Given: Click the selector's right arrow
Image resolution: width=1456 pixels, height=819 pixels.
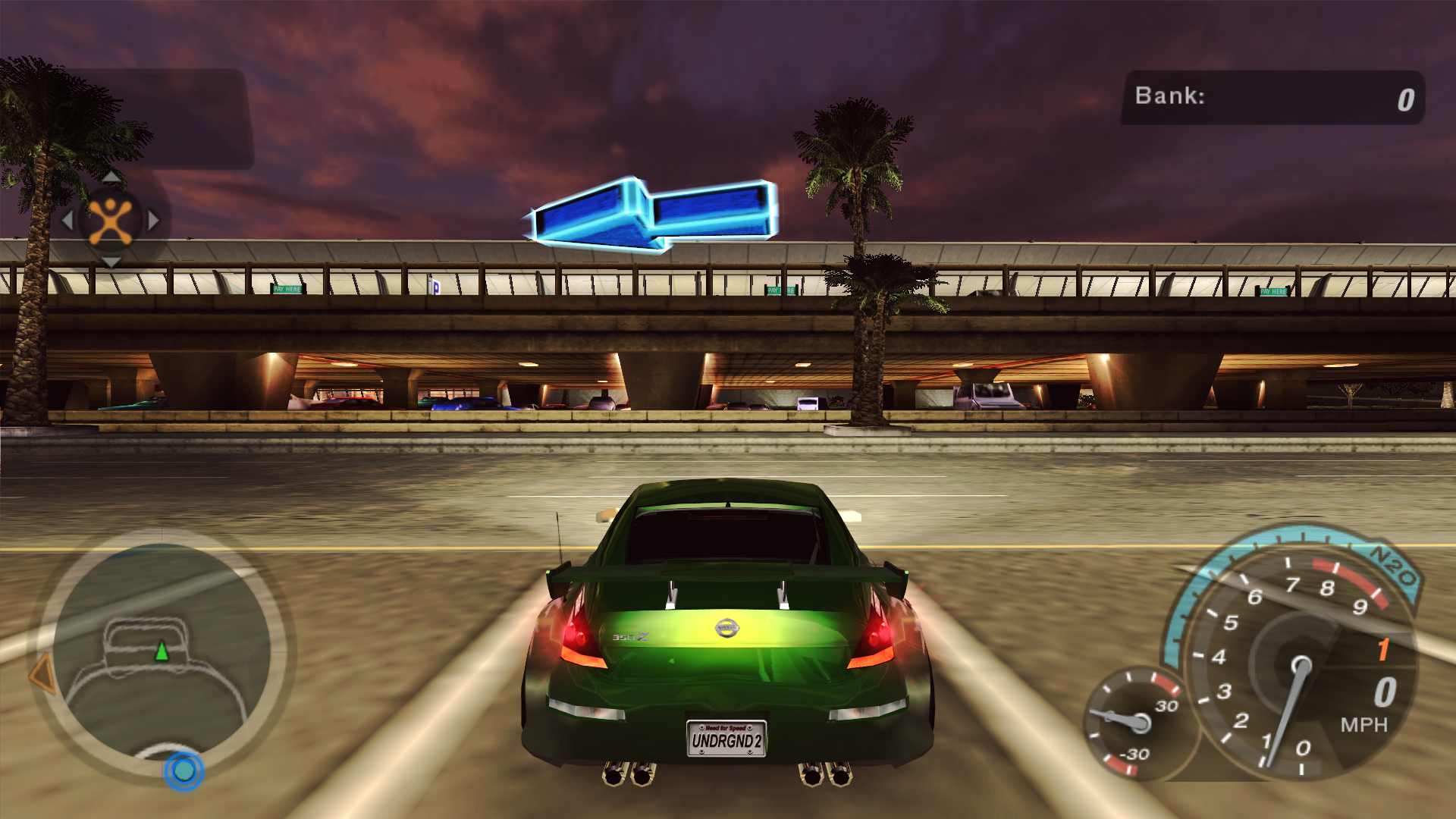Looking at the screenshot, I should click(154, 221).
